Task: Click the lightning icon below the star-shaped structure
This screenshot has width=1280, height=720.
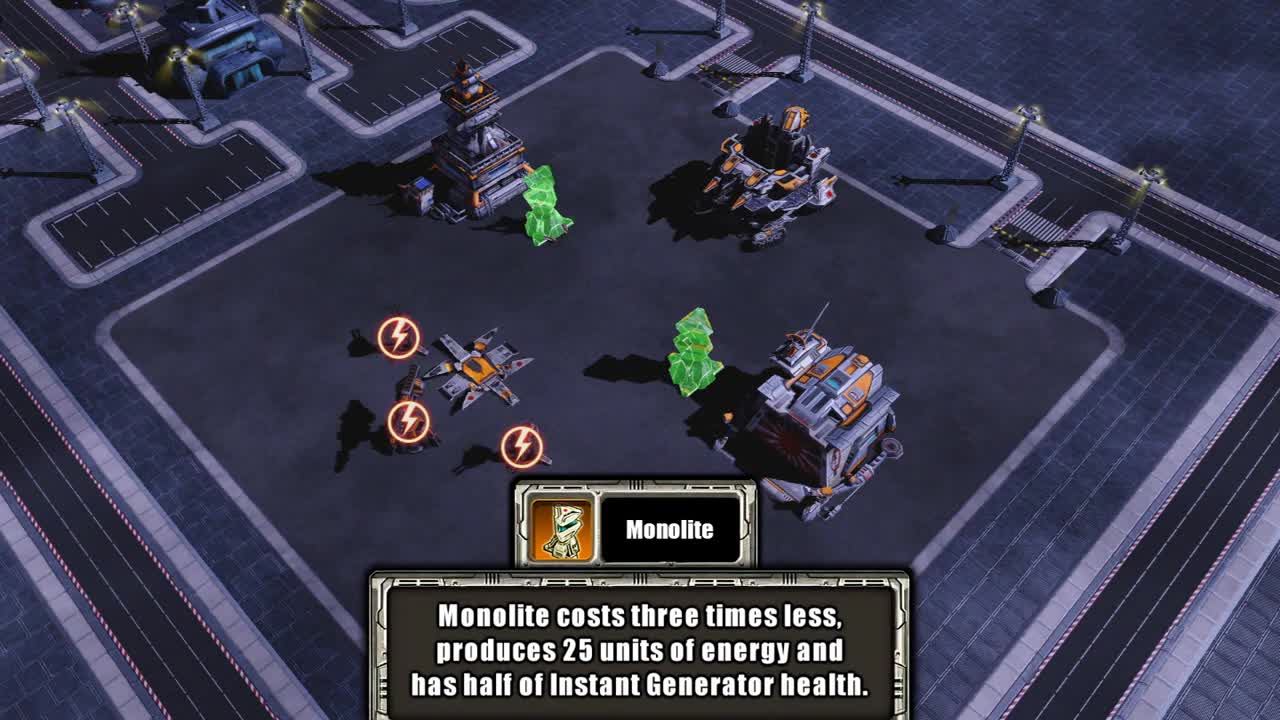Action: tap(520, 443)
